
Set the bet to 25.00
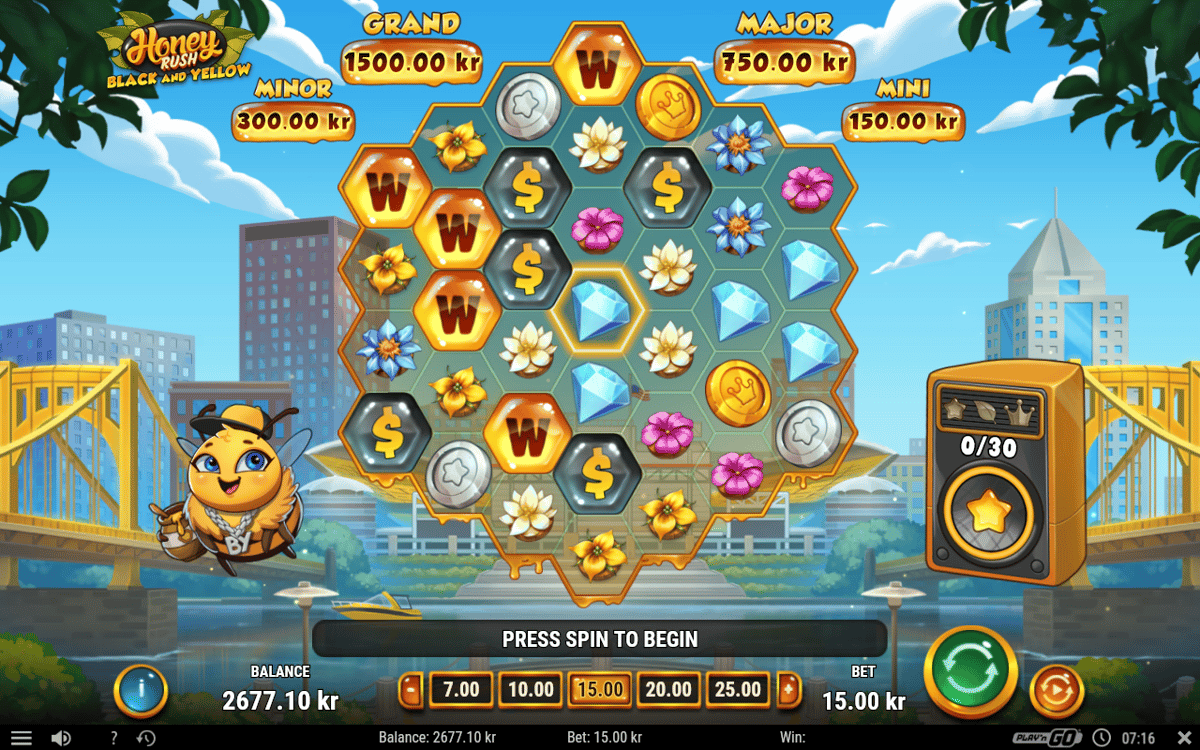738,689
